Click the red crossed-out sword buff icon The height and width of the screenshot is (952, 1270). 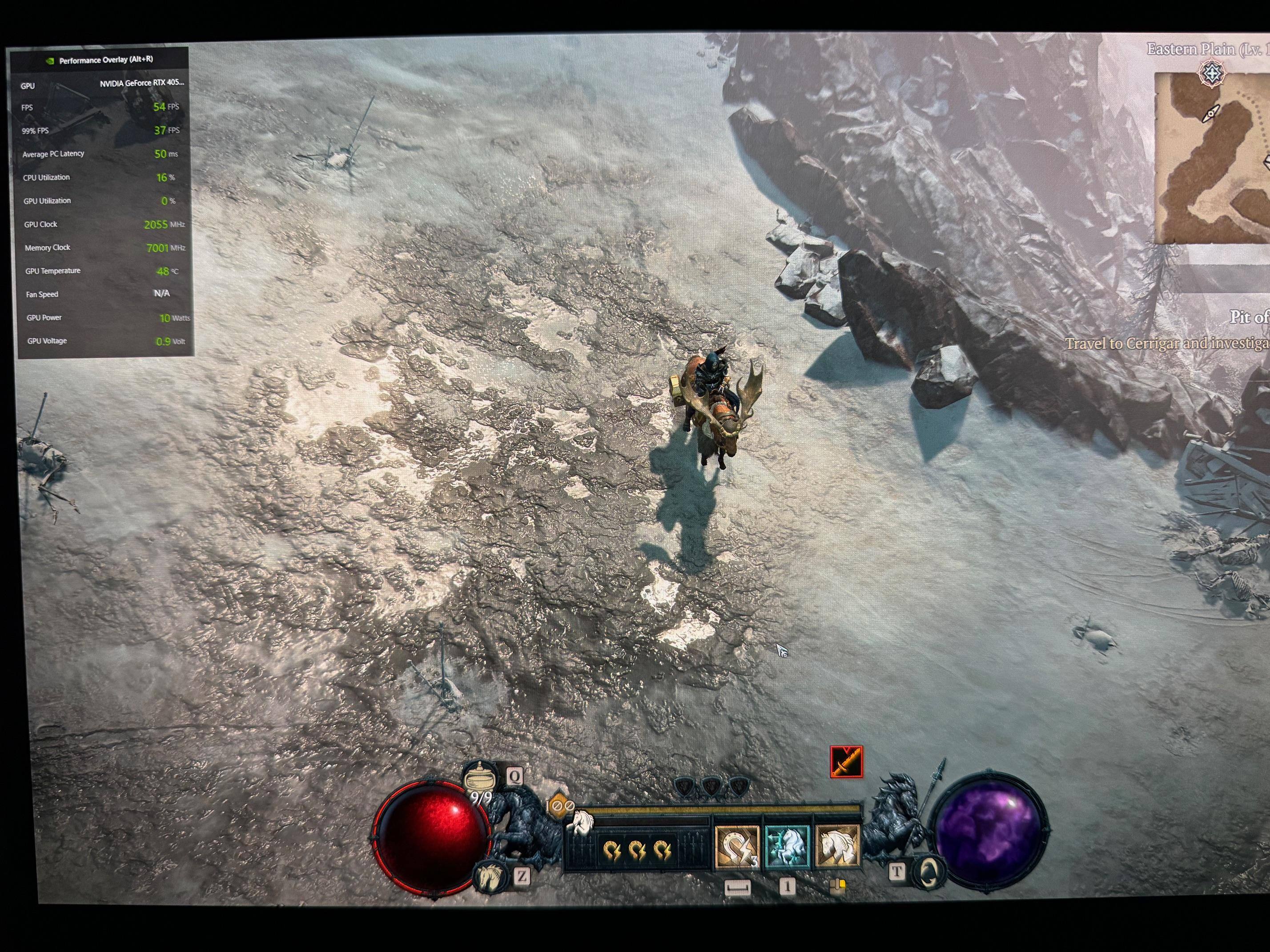[x=846, y=761]
